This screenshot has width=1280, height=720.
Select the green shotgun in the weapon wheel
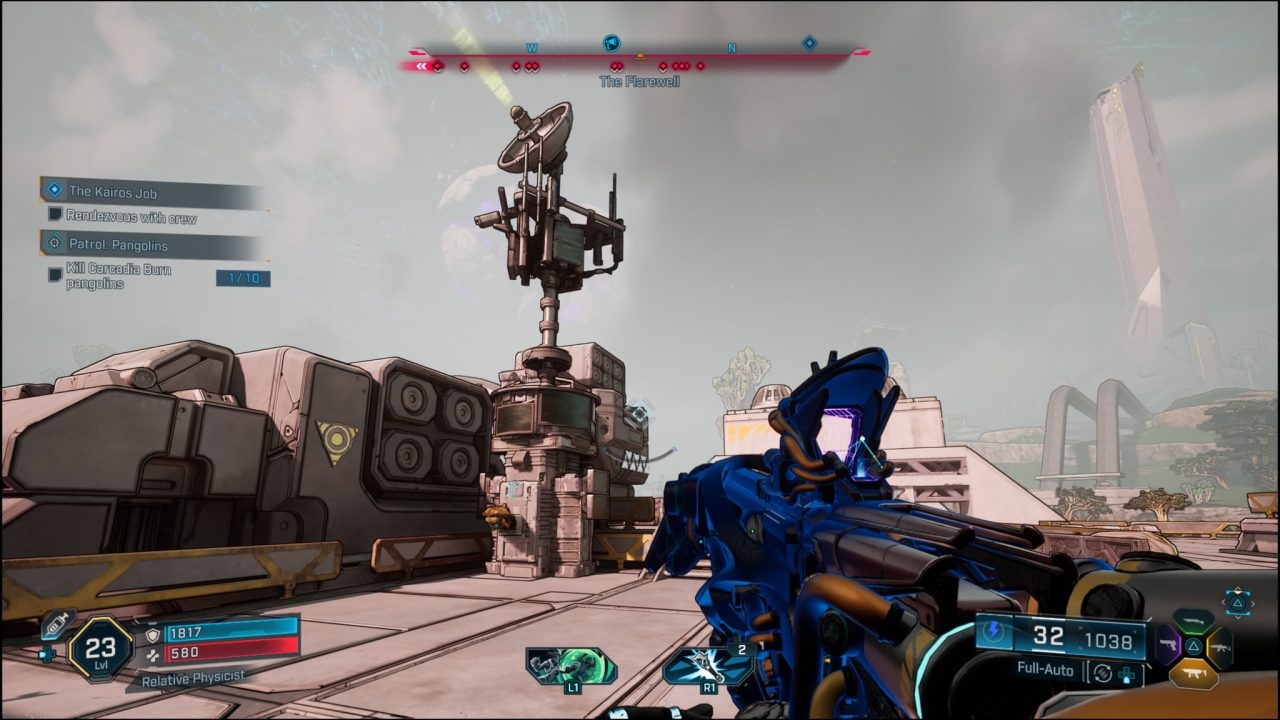pyautogui.click(x=1193, y=619)
